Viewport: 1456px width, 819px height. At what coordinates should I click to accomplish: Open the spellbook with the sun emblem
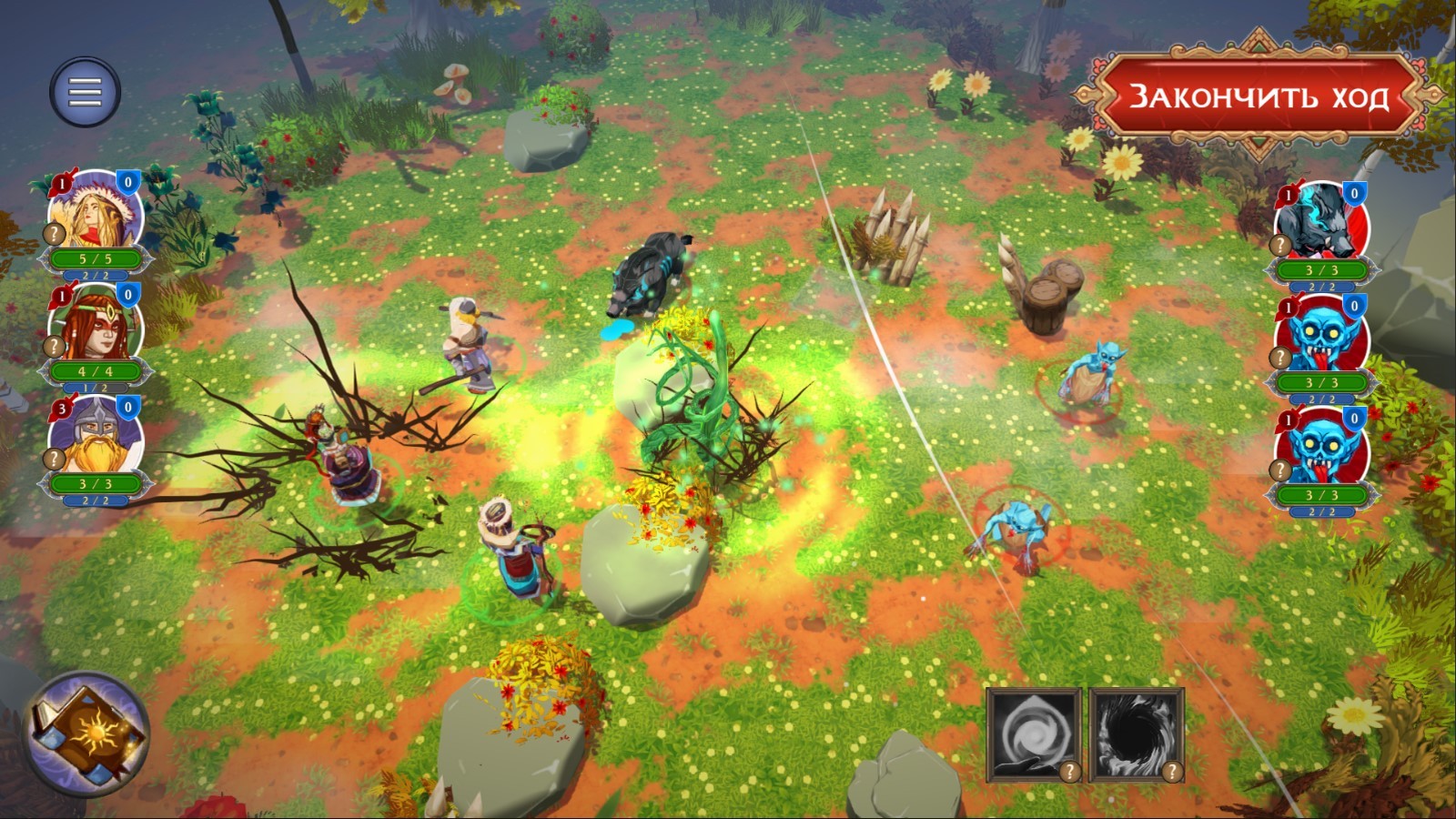(86, 733)
